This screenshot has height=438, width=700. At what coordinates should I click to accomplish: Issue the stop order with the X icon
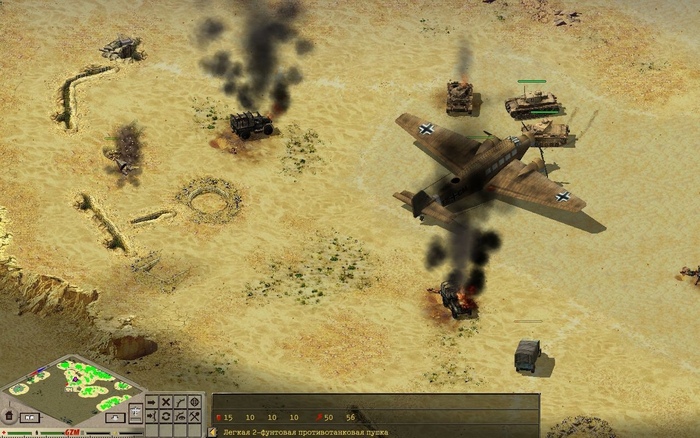point(166,402)
